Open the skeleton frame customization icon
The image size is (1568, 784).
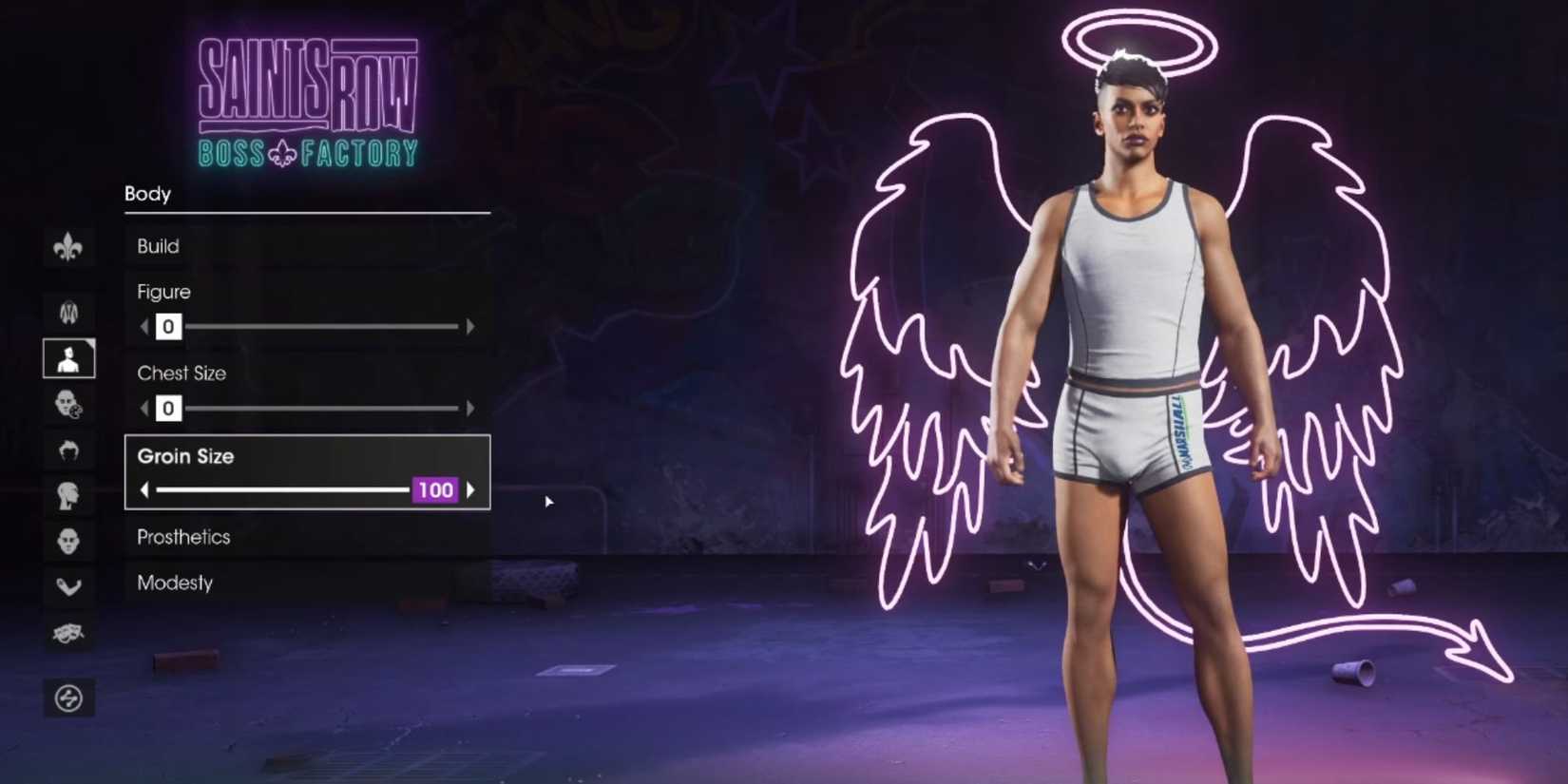68,312
